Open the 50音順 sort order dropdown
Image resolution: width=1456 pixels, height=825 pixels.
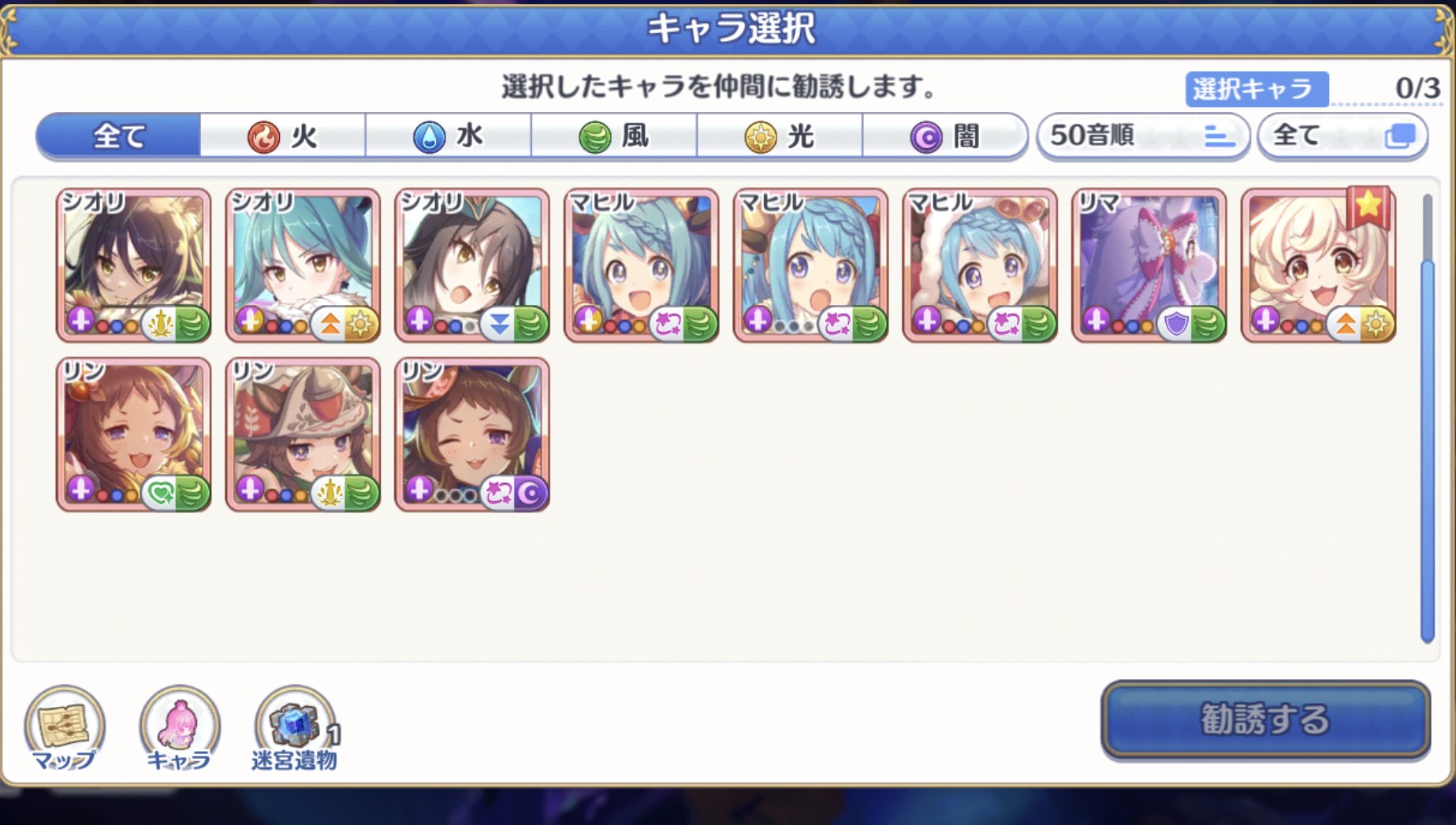[x=1142, y=136]
